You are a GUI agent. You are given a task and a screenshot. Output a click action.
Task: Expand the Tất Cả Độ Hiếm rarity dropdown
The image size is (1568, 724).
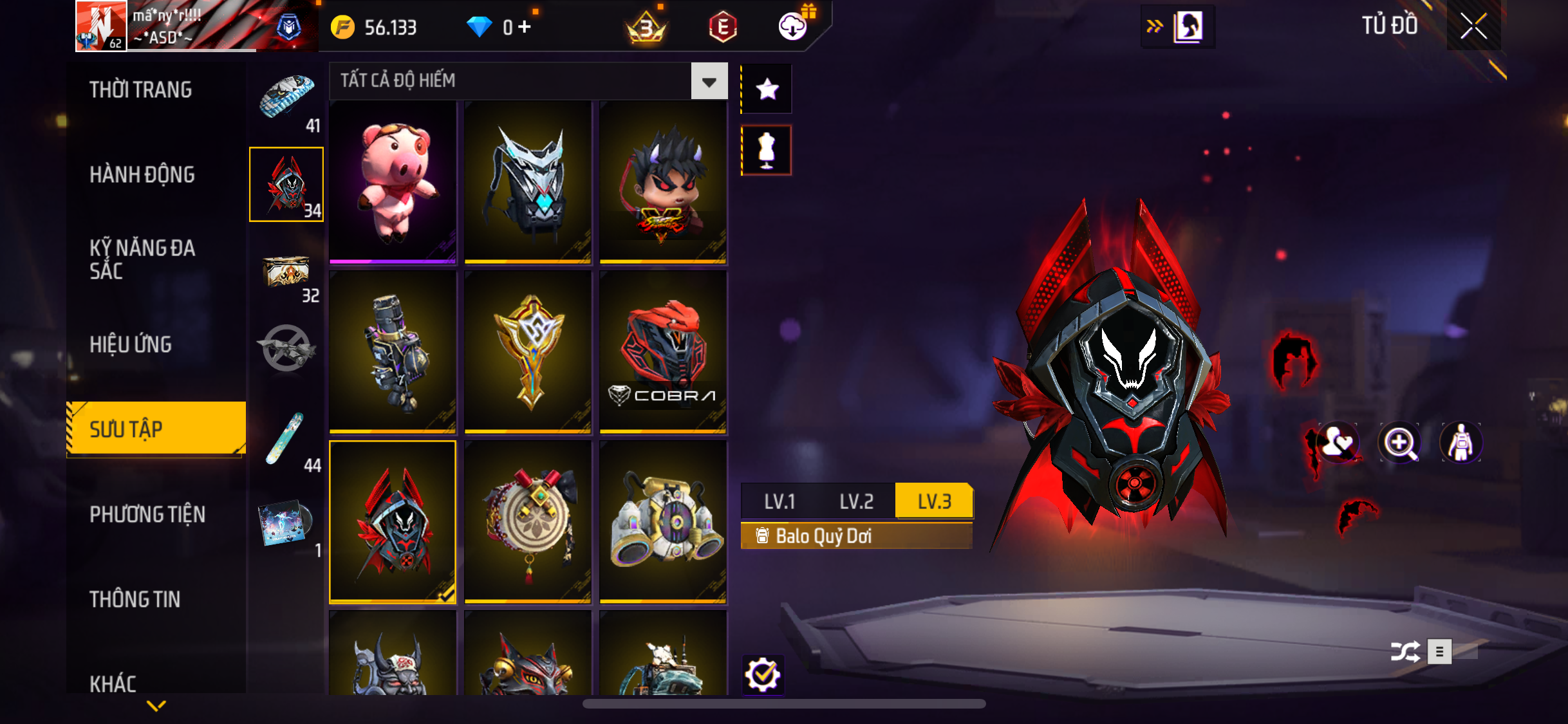(x=709, y=81)
